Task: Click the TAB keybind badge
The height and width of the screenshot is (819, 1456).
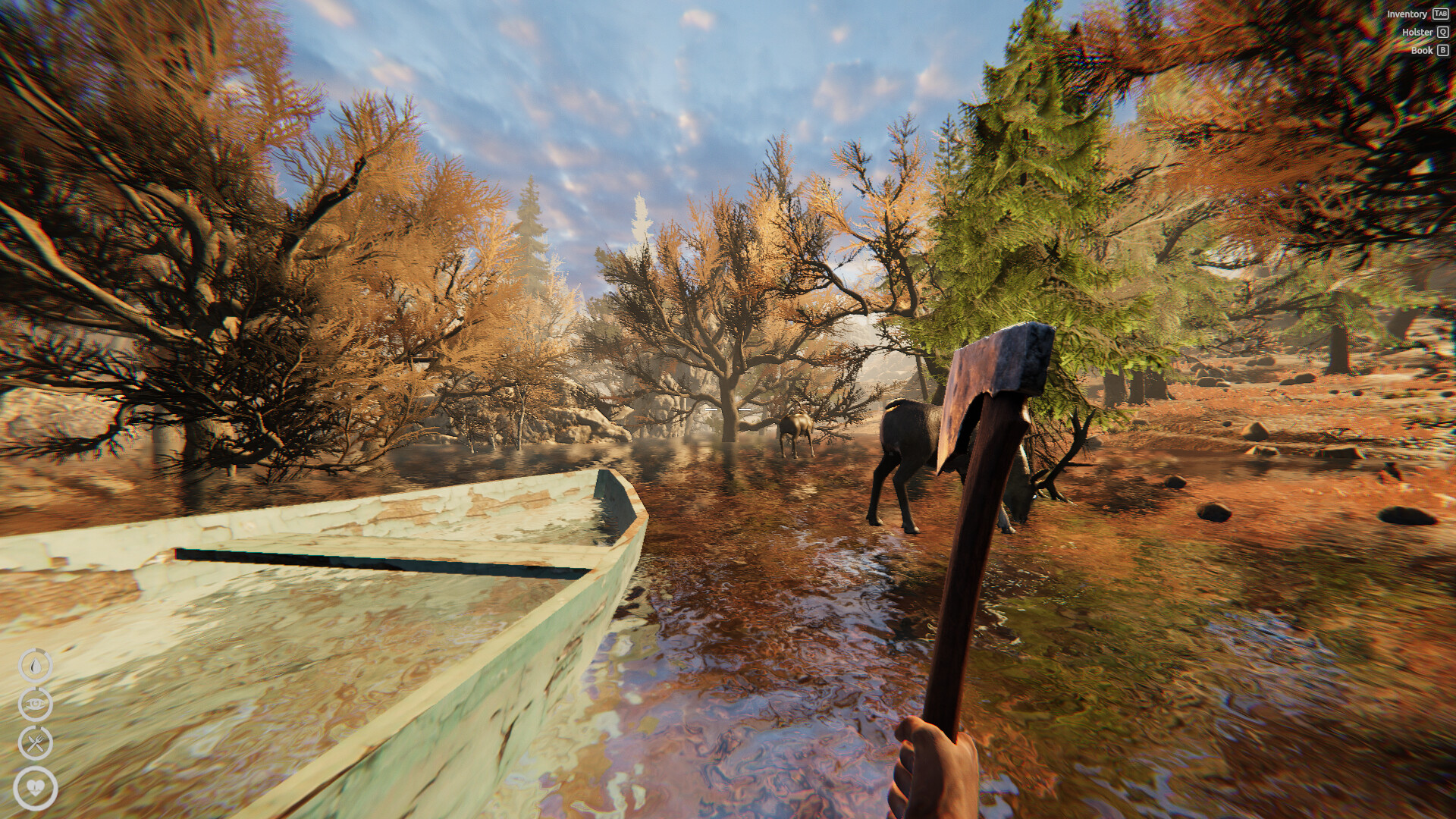Action: (1440, 14)
